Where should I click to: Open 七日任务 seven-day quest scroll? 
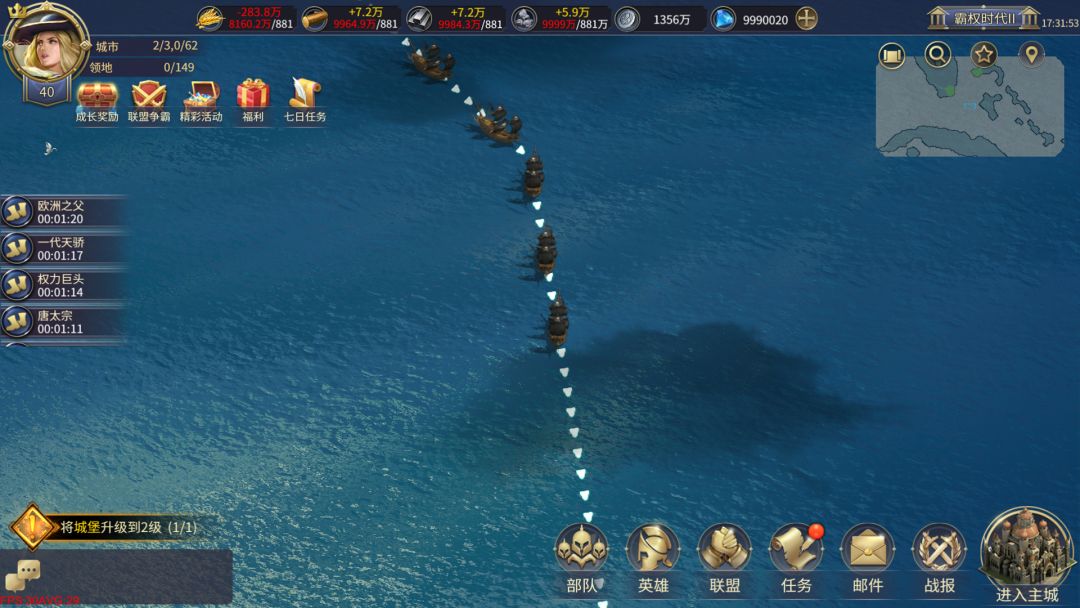(x=304, y=98)
